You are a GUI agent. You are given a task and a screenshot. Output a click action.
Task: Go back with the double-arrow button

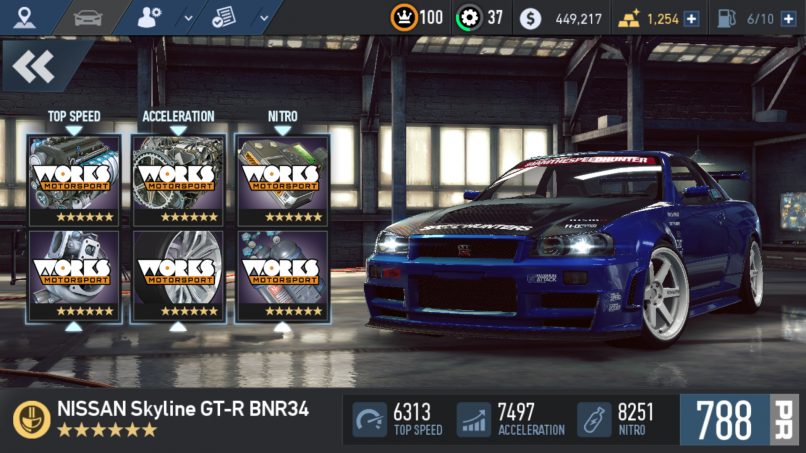coord(34,67)
